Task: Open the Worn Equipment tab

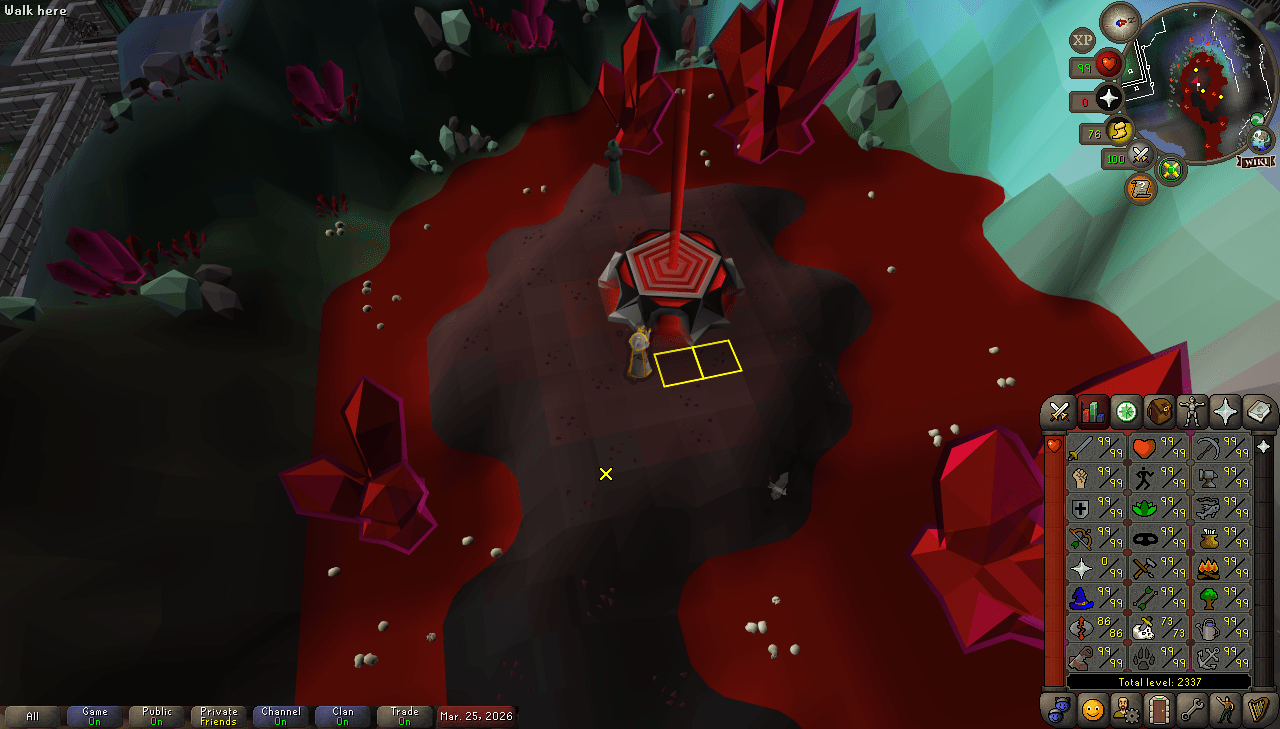Action: click(1191, 412)
